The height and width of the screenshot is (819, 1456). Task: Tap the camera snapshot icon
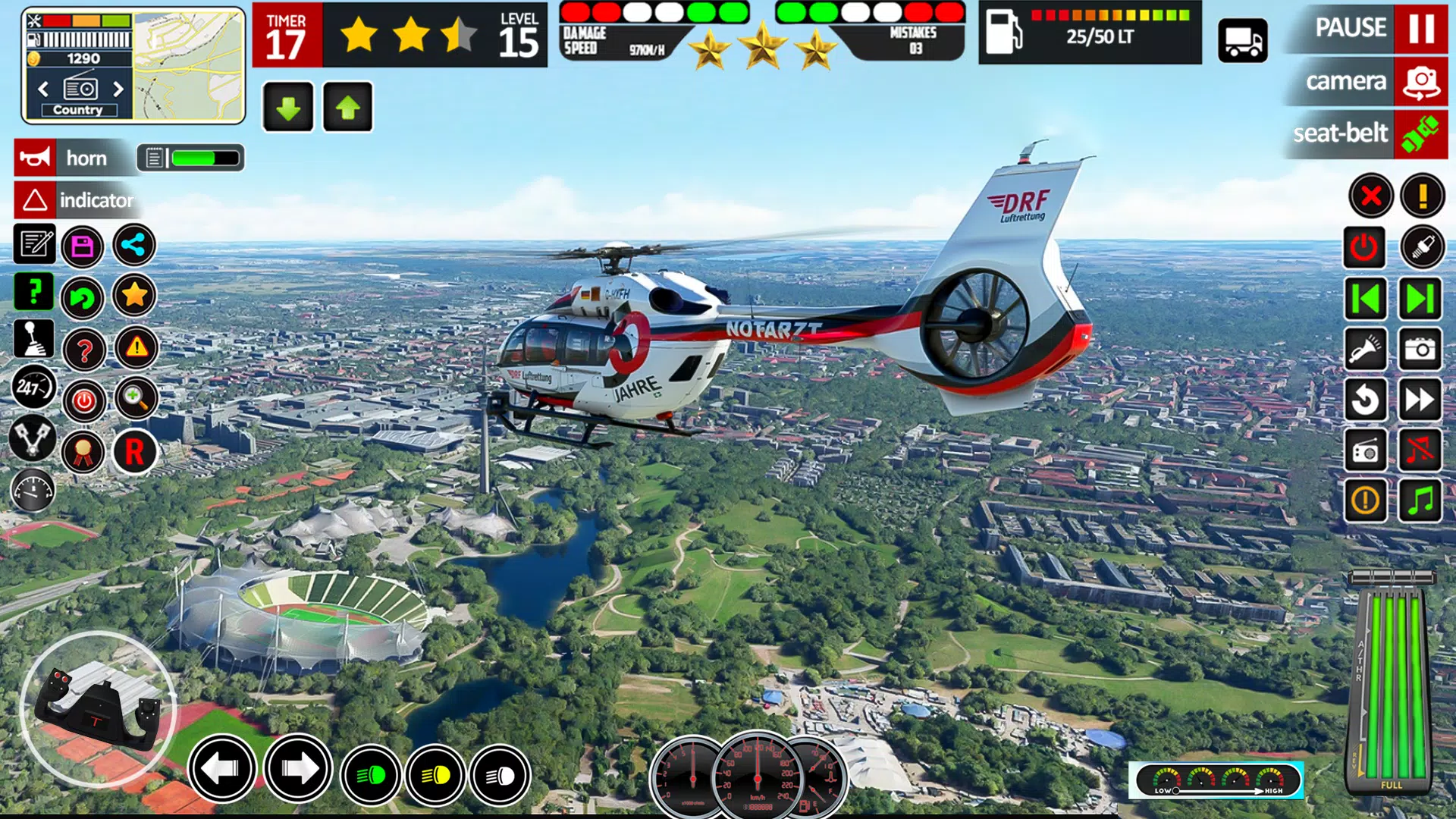[x=1421, y=350]
